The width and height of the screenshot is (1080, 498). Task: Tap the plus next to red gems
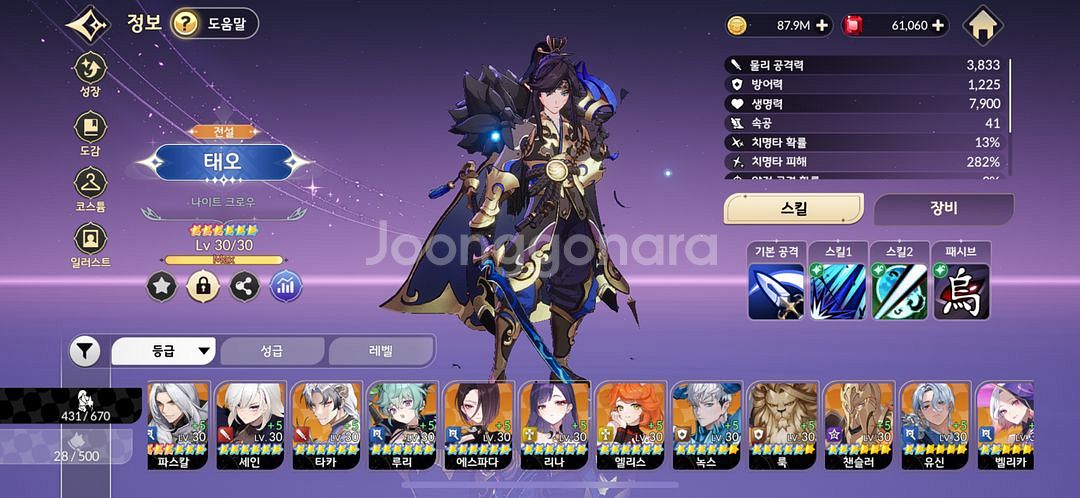point(938,25)
